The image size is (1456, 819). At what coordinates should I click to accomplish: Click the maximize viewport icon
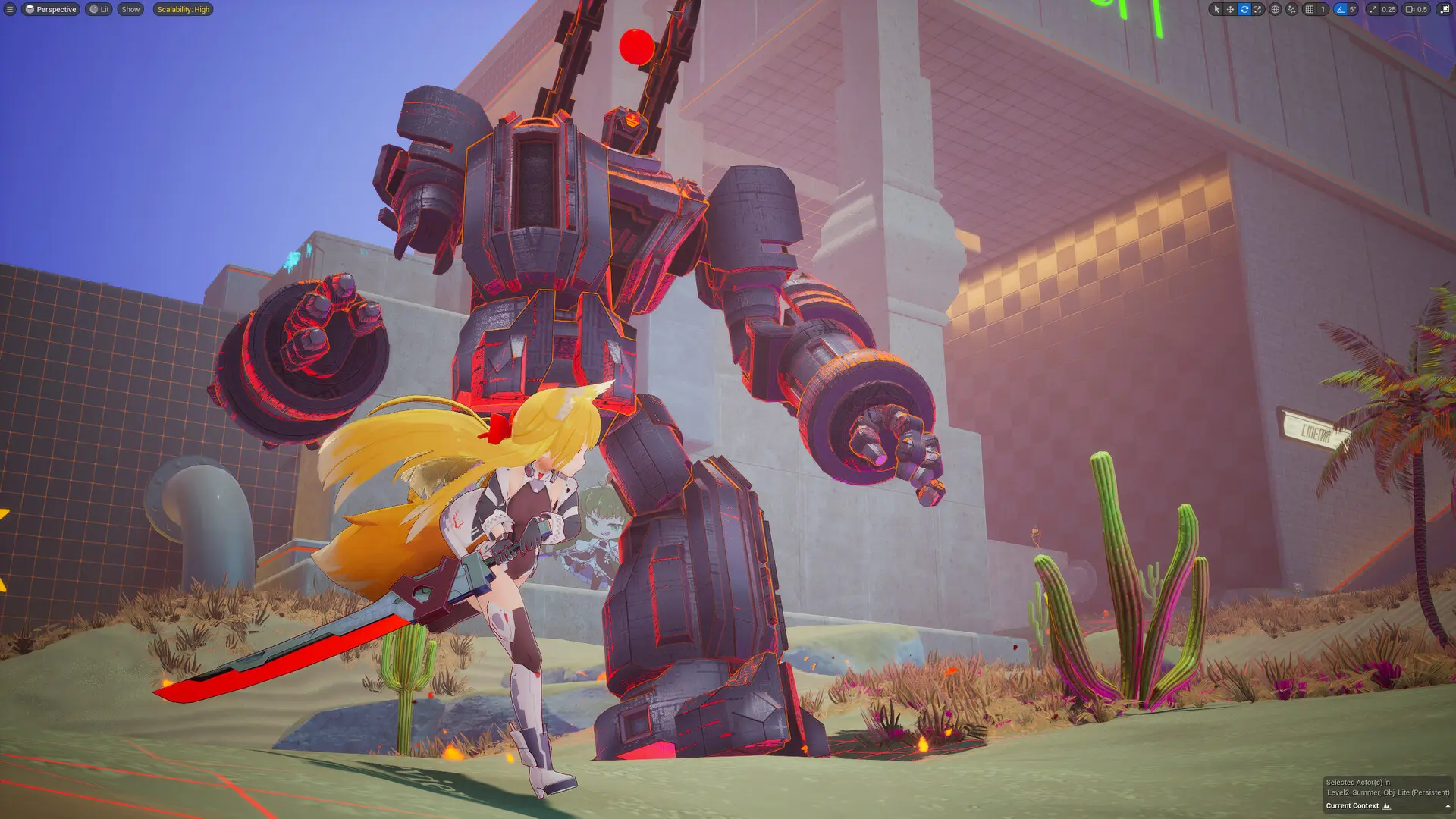(1445, 9)
